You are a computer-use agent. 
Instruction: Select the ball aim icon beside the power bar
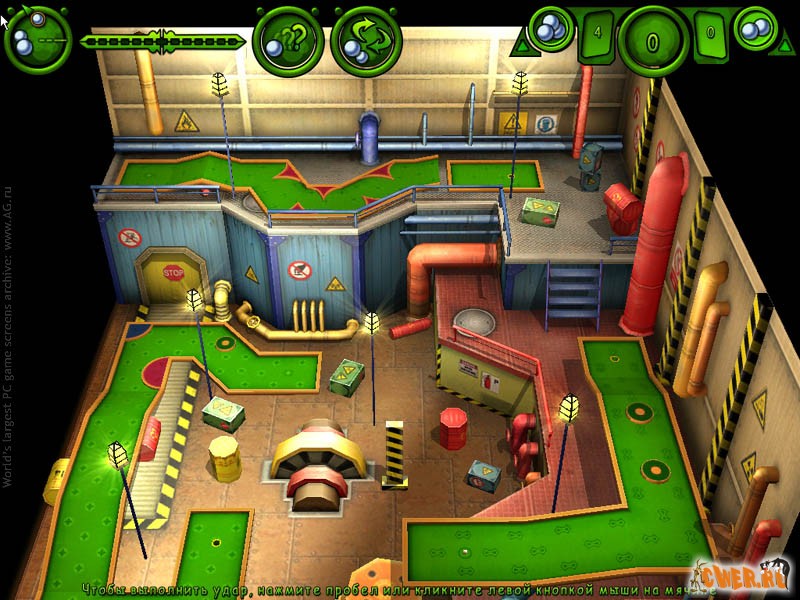(x=38, y=40)
